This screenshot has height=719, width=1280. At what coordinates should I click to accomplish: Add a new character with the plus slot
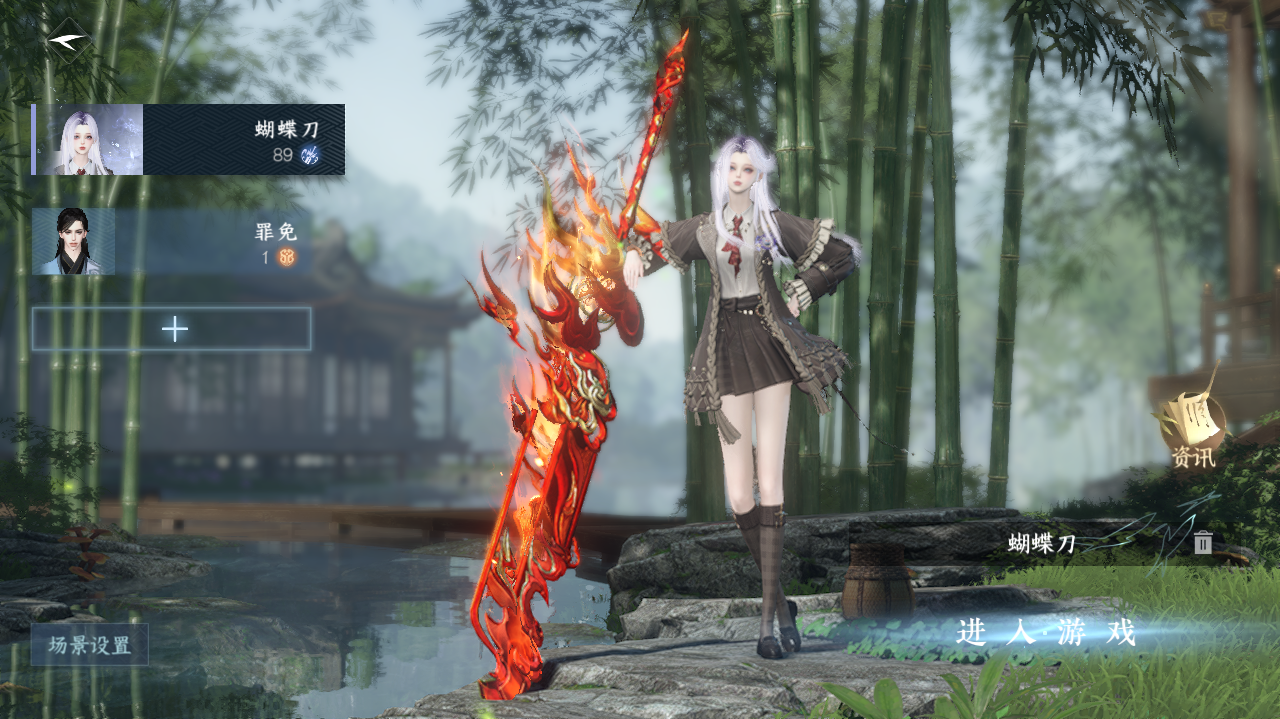172,329
